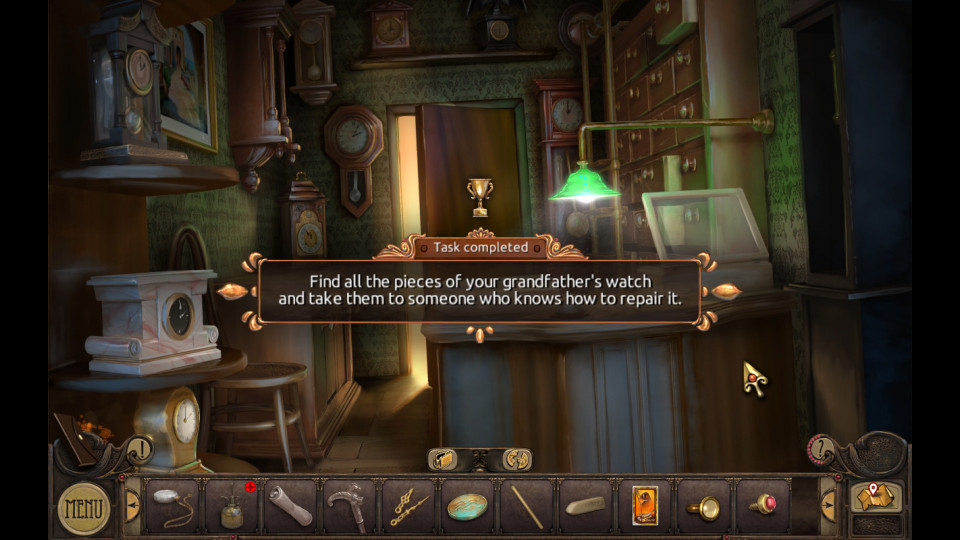
Task: Pick the rolled paper scroll item
Action: coord(291,506)
